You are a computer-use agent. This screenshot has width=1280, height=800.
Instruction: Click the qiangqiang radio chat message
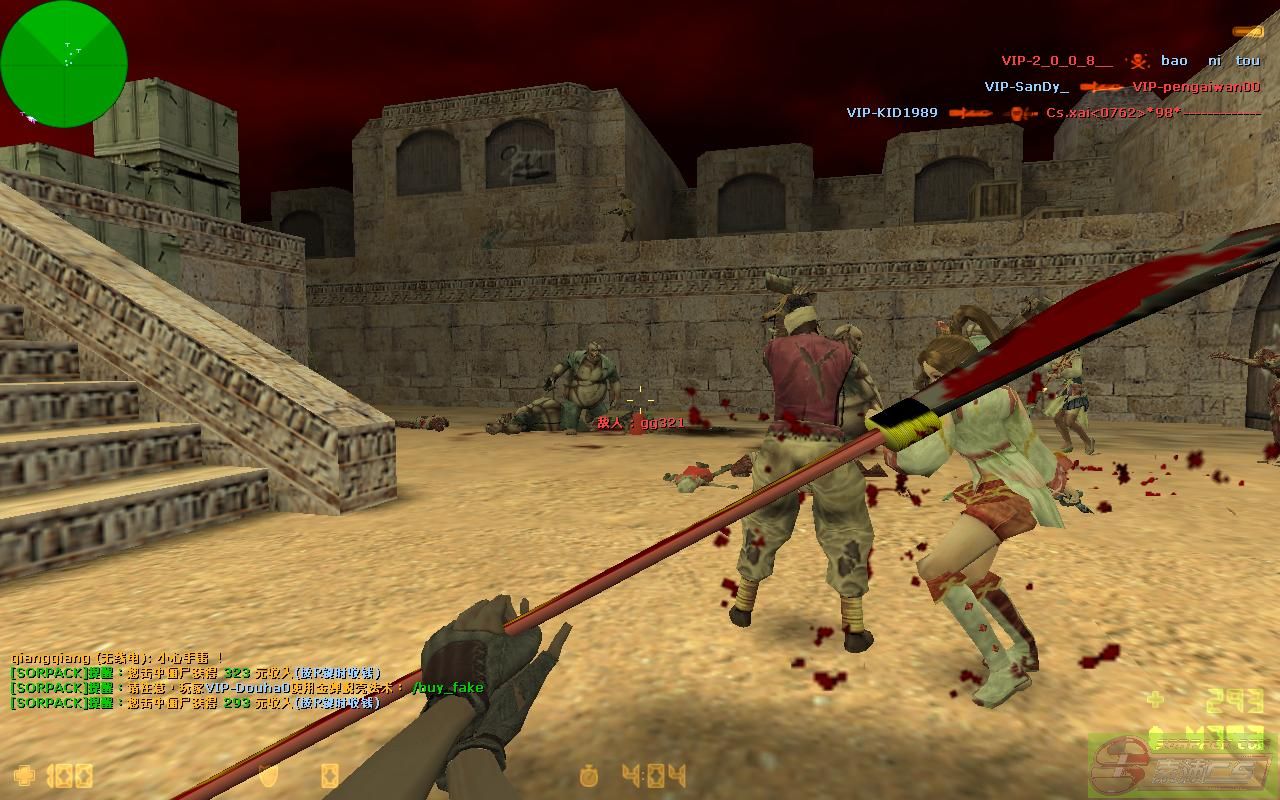click(117, 658)
